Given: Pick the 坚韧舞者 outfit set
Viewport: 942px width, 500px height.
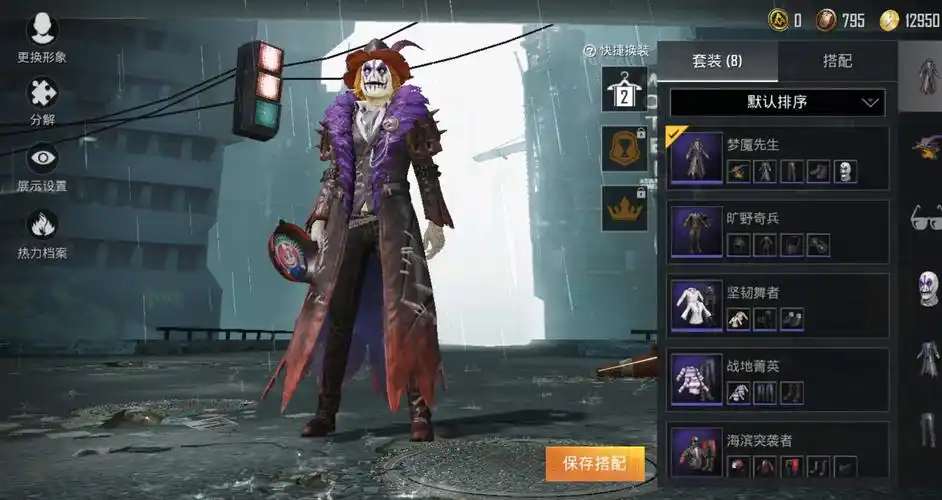Looking at the screenshot, I should 777,305.
